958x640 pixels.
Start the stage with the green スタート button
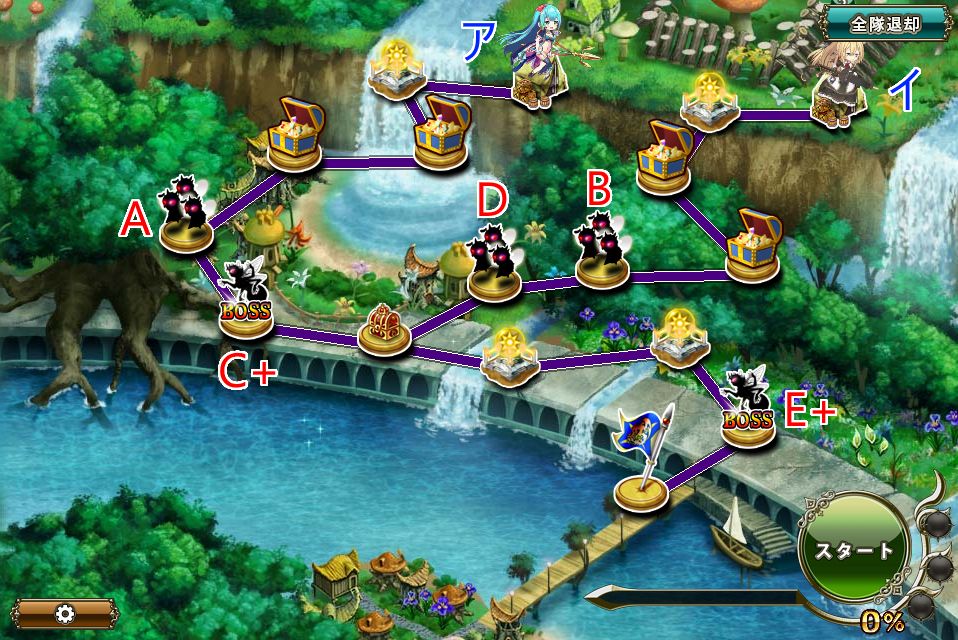click(x=853, y=550)
